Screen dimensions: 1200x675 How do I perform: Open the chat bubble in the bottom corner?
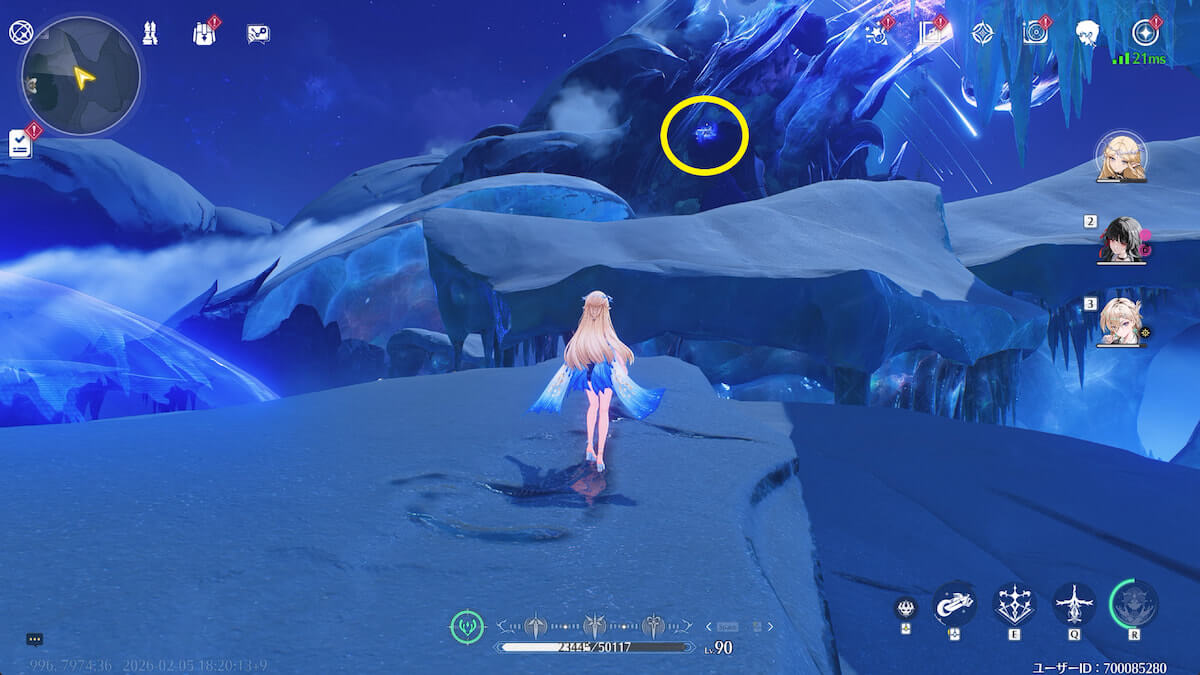(34, 639)
